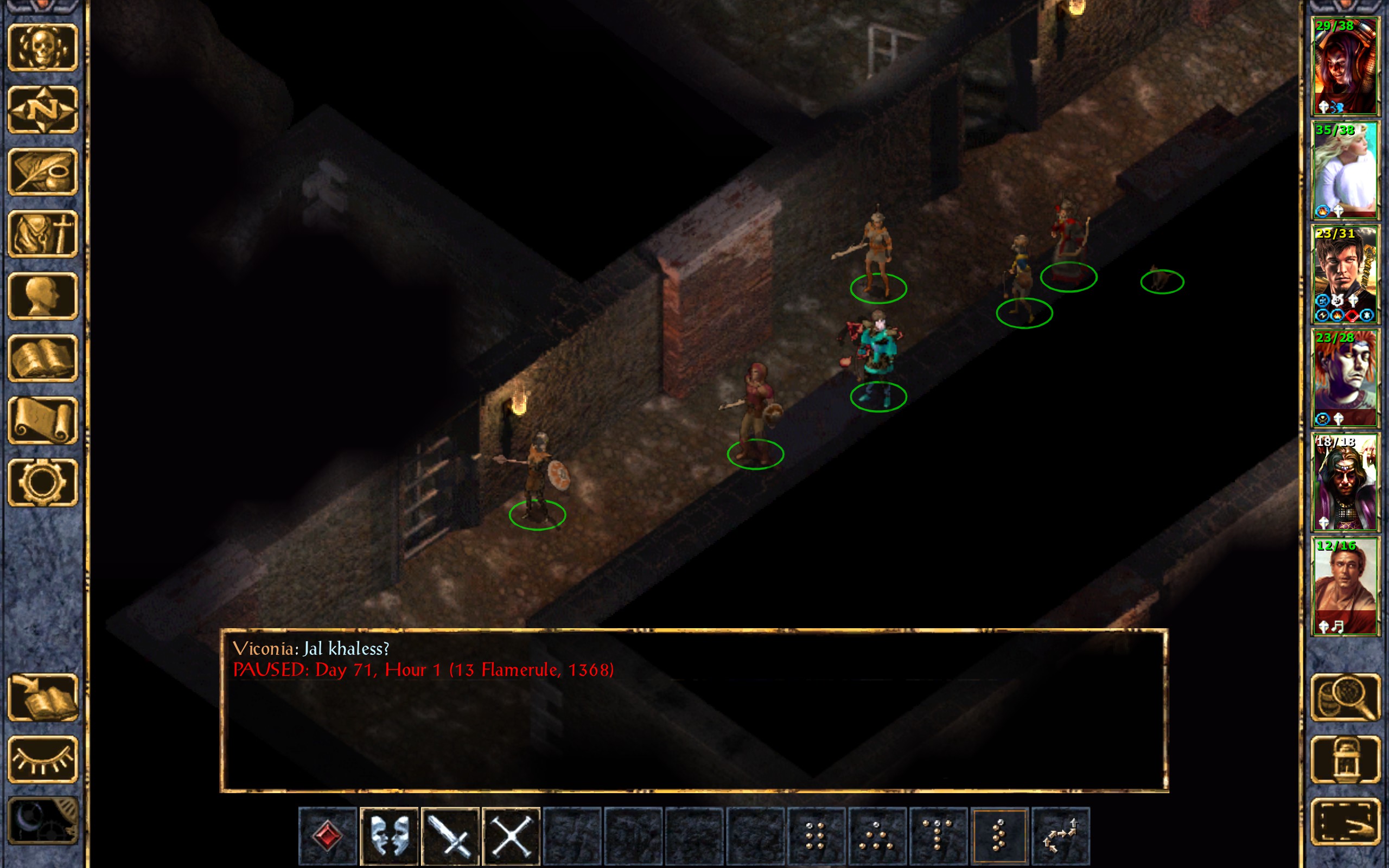Image resolution: width=1389 pixels, height=868 pixels.
Task: Open the journal with the quill icon
Action: coord(43,171)
